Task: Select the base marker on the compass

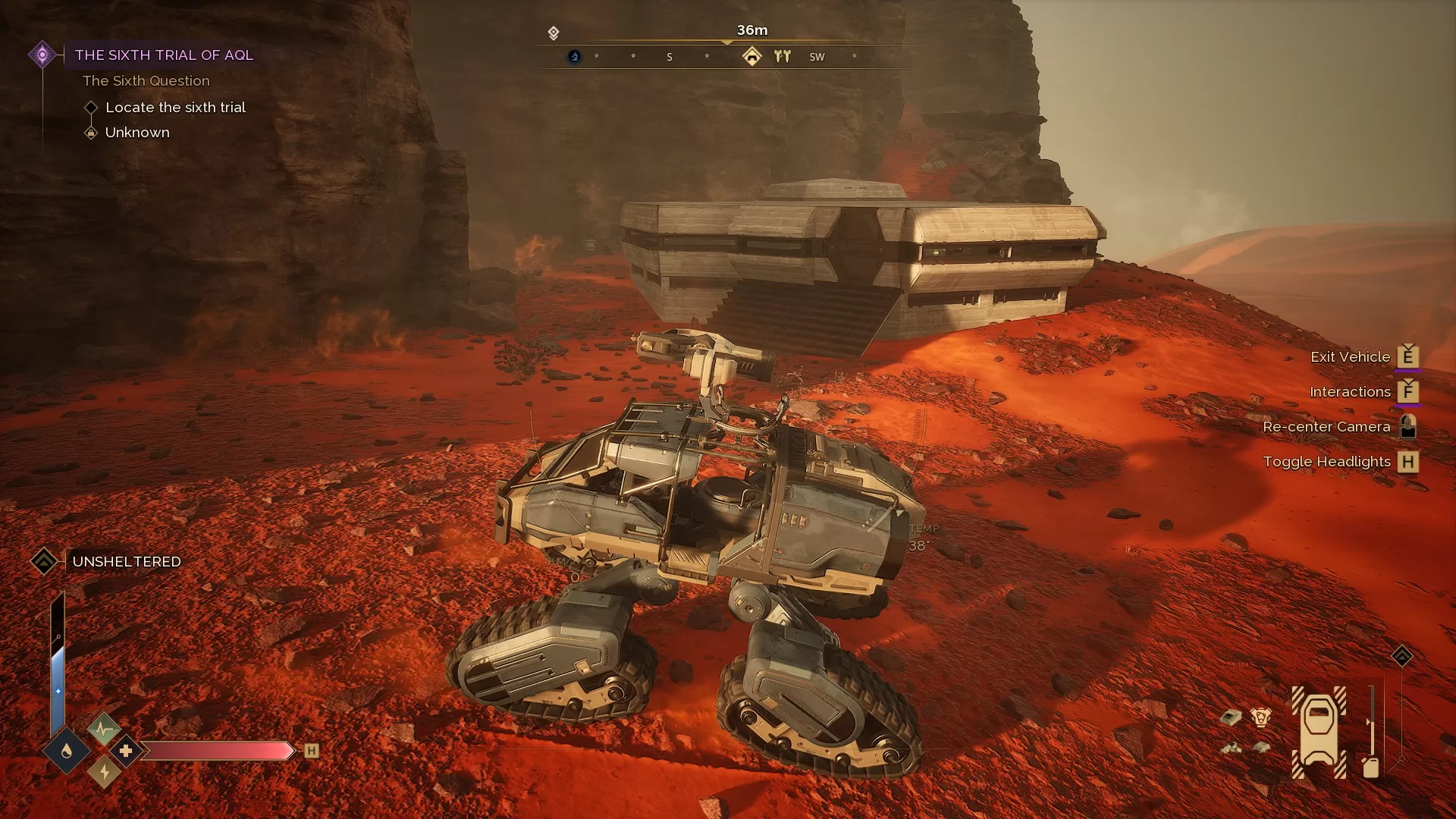Action: (752, 56)
